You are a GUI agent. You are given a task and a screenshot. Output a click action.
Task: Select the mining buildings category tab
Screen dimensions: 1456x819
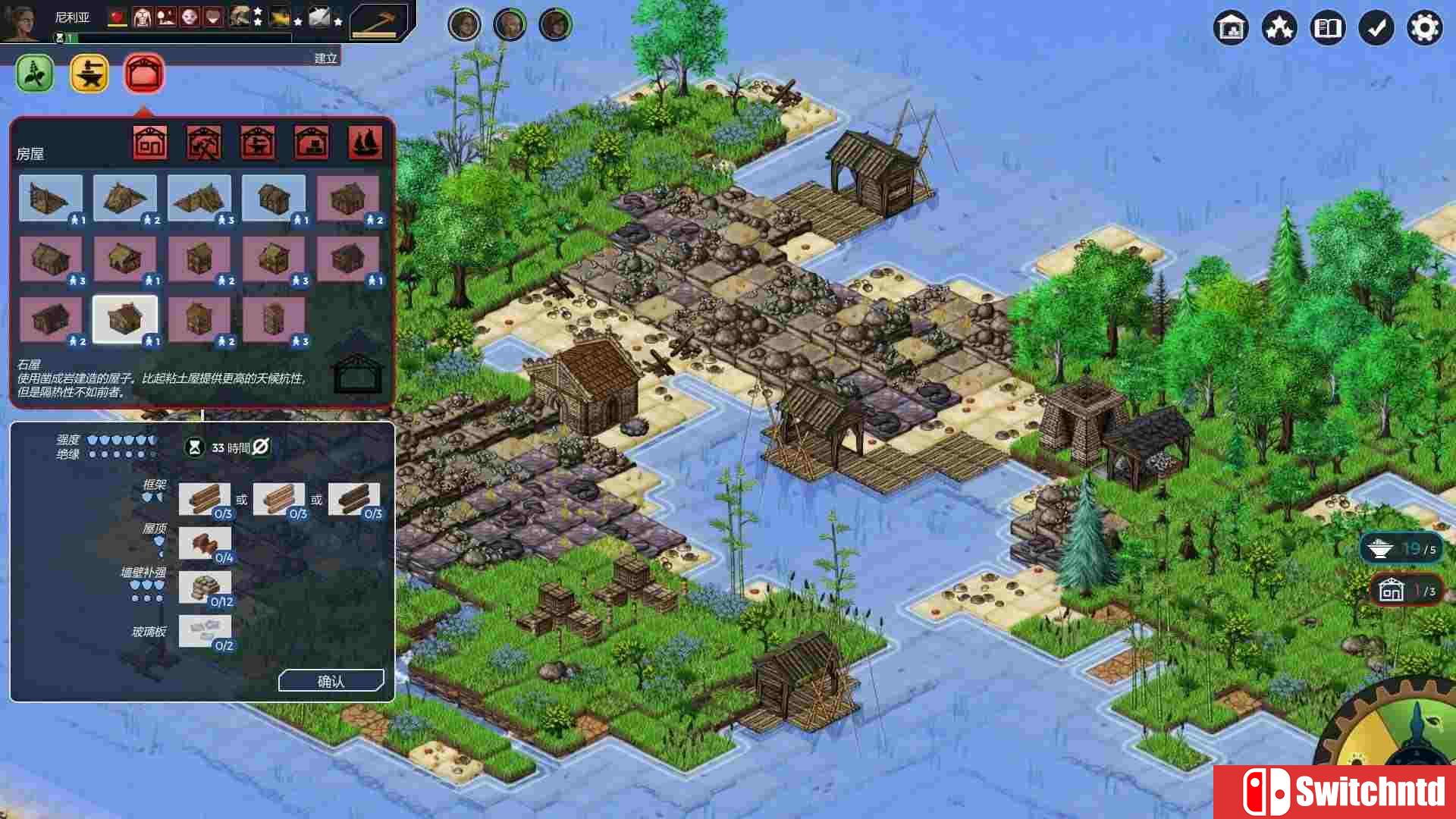pos(202,142)
